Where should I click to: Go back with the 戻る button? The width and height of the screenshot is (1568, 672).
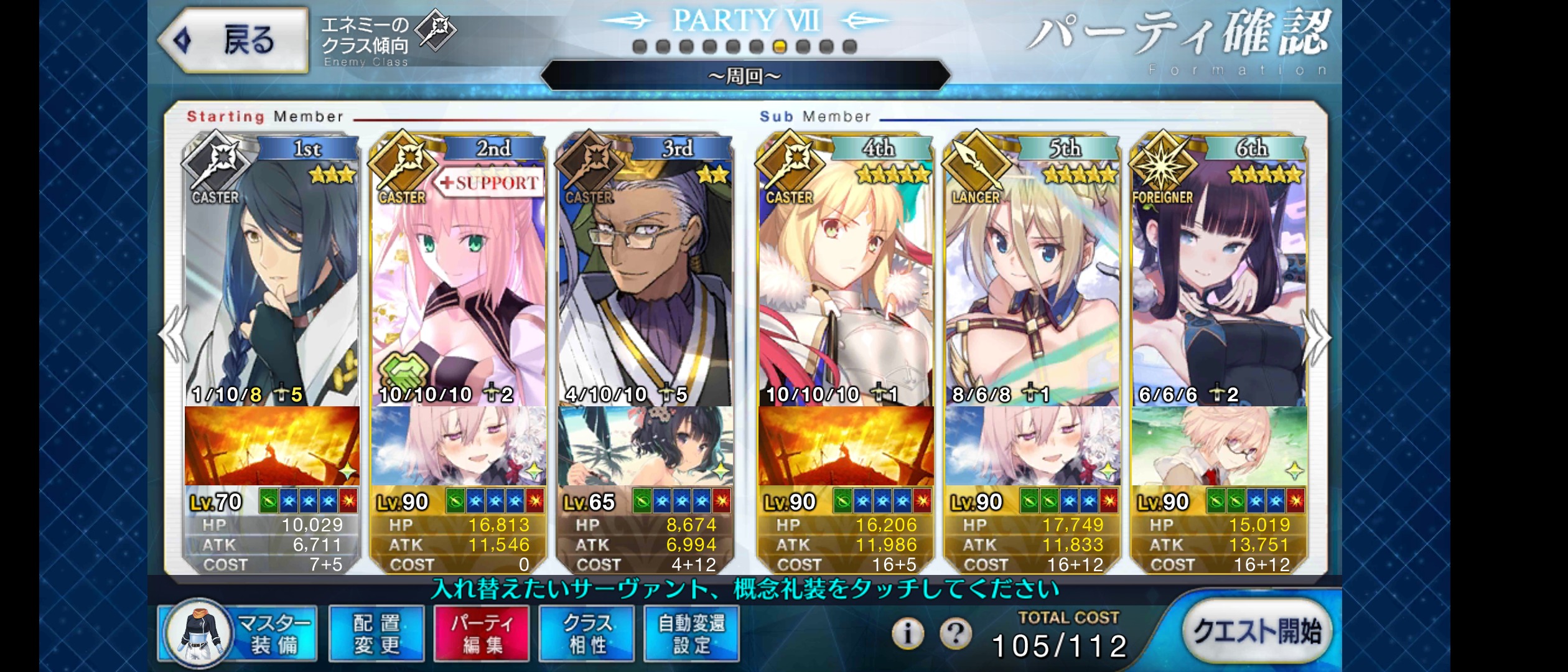click(233, 40)
